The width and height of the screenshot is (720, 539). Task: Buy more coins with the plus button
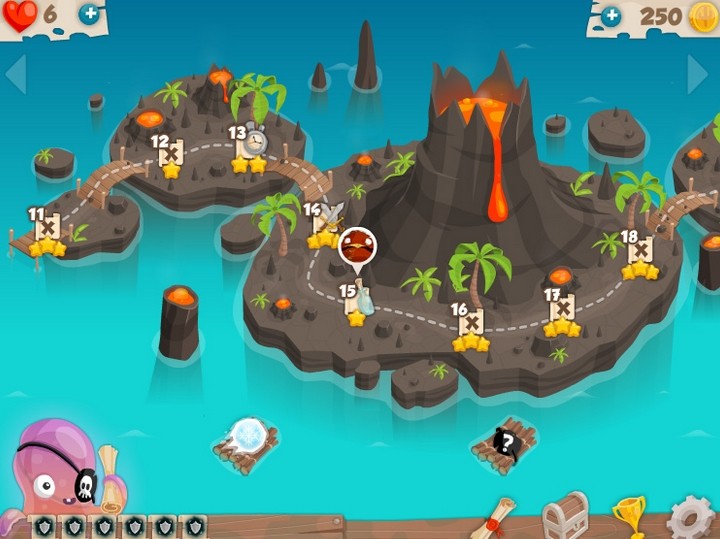(x=611, y=15)
